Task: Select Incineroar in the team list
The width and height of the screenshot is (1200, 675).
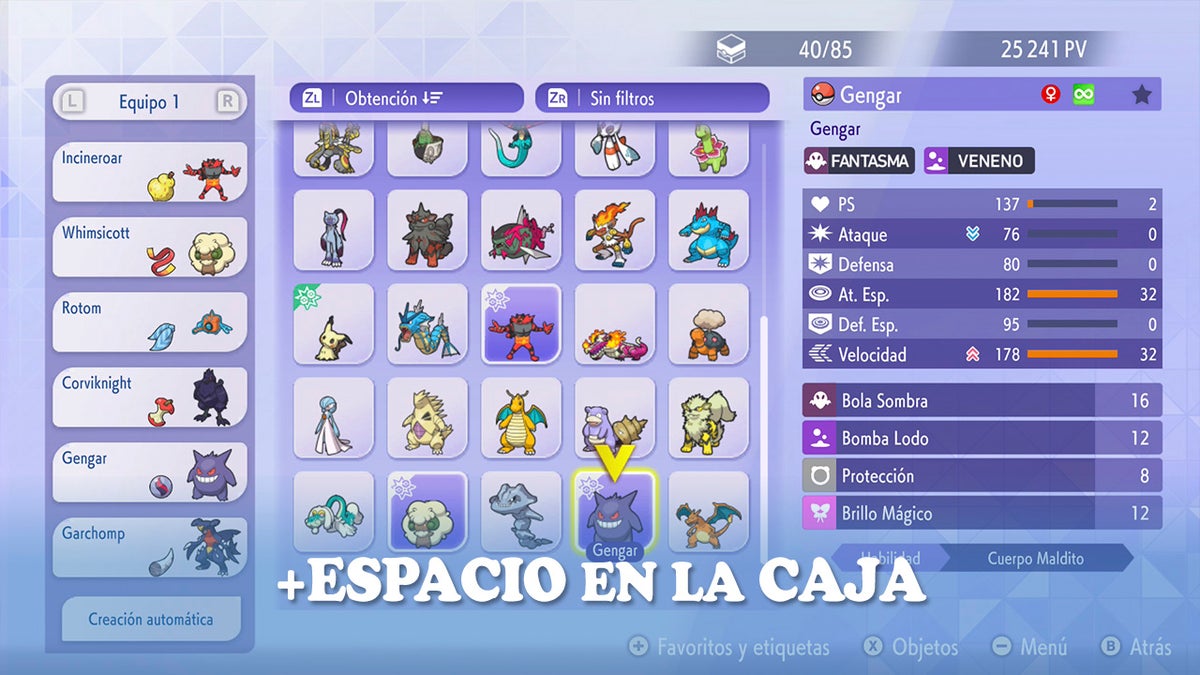Action: tap(149, 172)
